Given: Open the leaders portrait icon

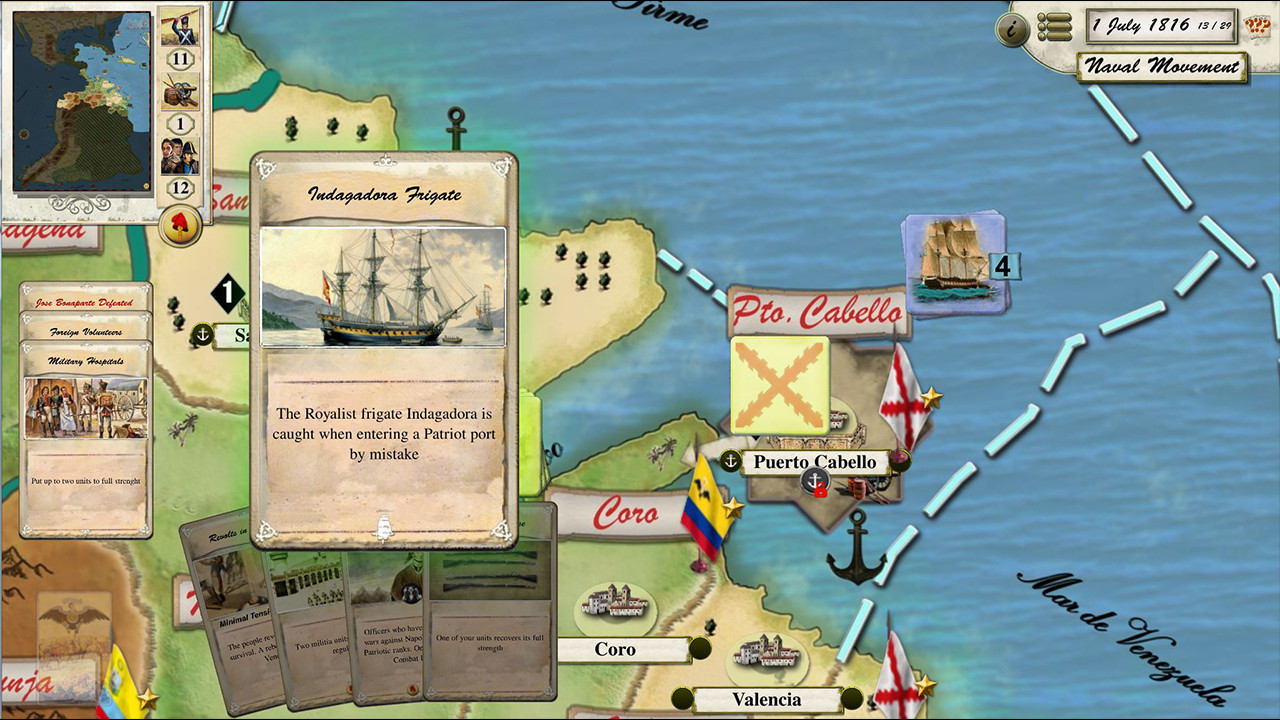Looking at the screenshot, I should (x=180, y=155).
